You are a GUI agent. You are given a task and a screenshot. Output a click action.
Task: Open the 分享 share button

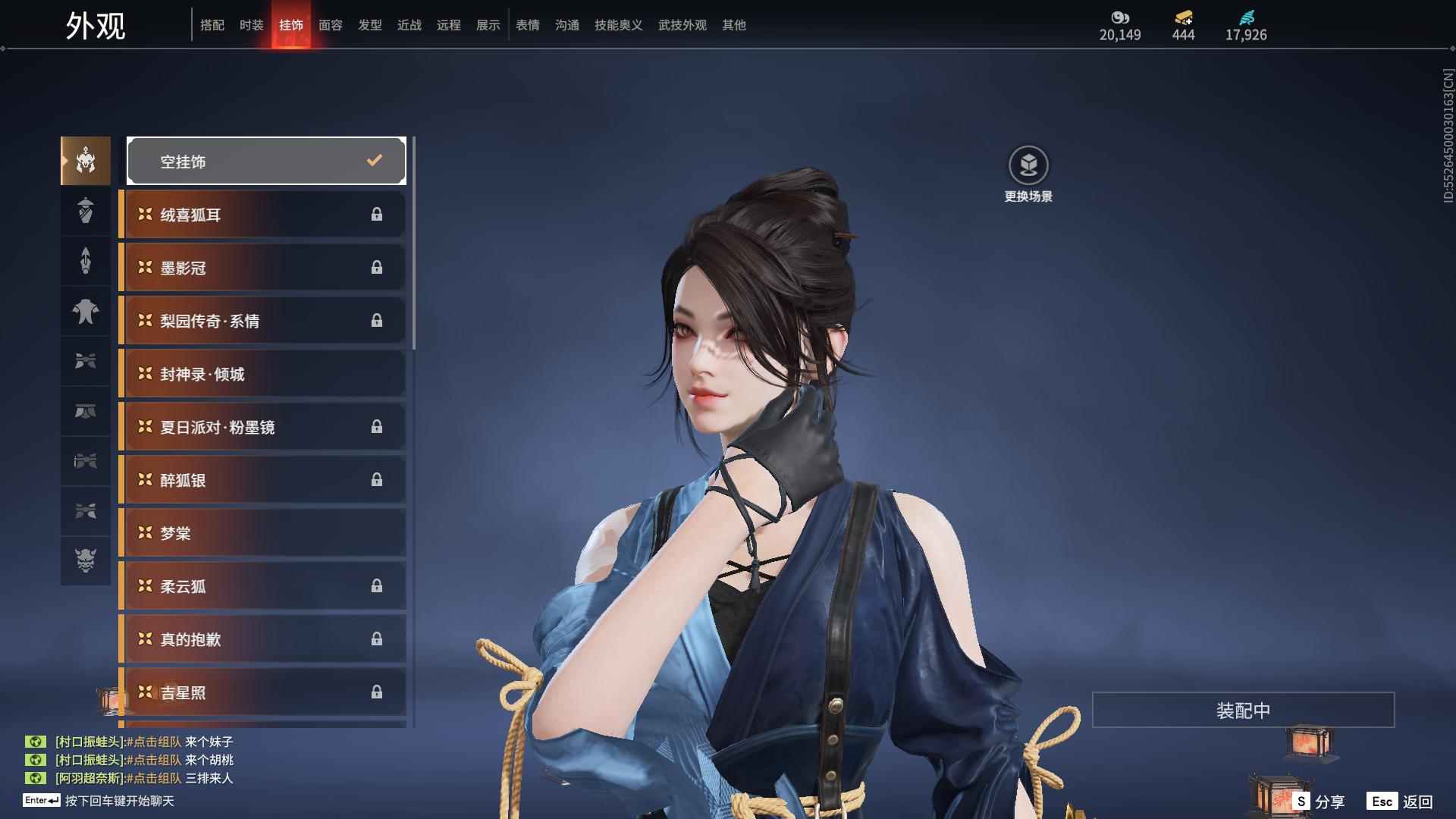point(1320,802)
